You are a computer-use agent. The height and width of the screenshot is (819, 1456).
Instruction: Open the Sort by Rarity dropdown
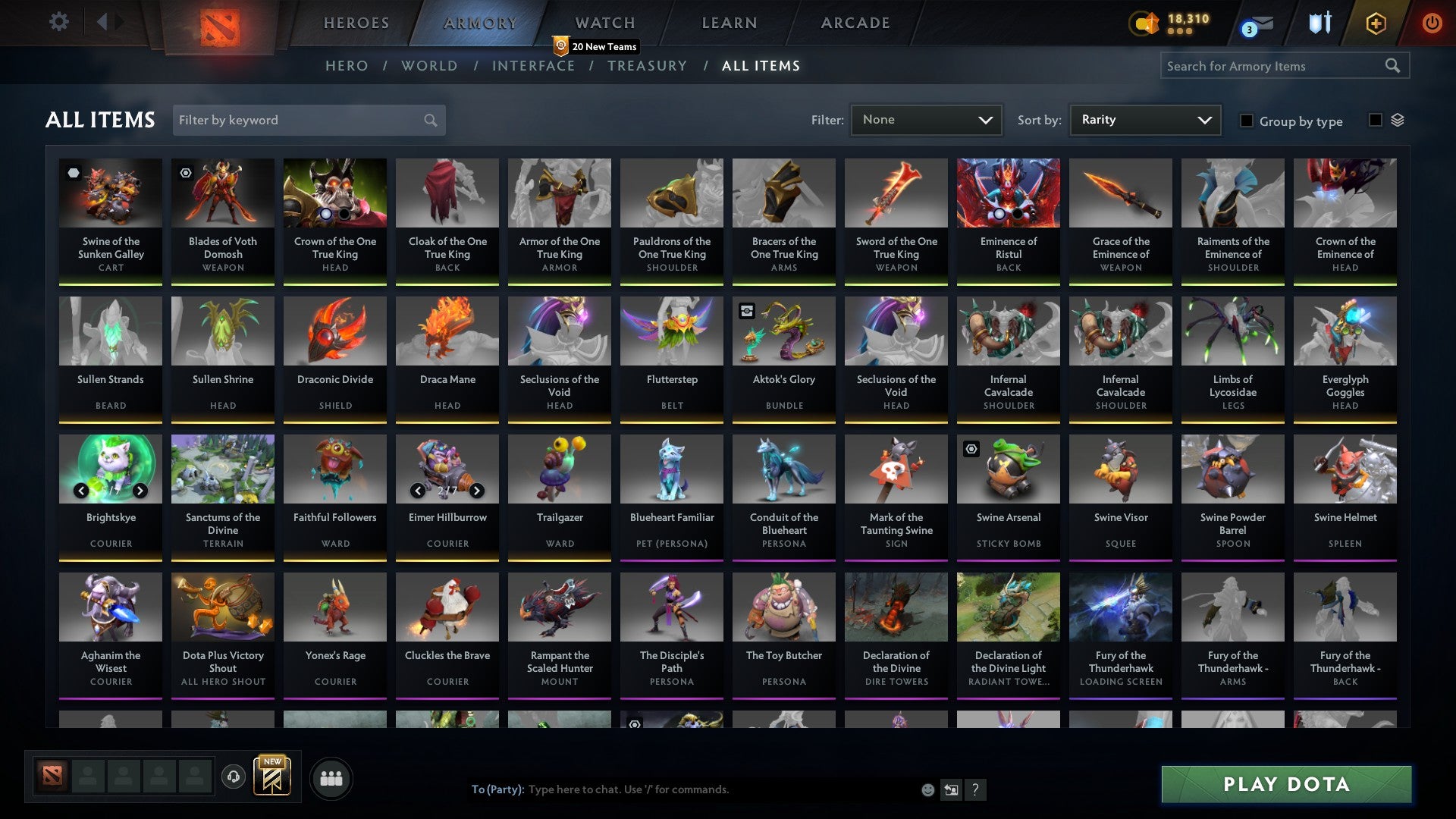[1144, 119]
